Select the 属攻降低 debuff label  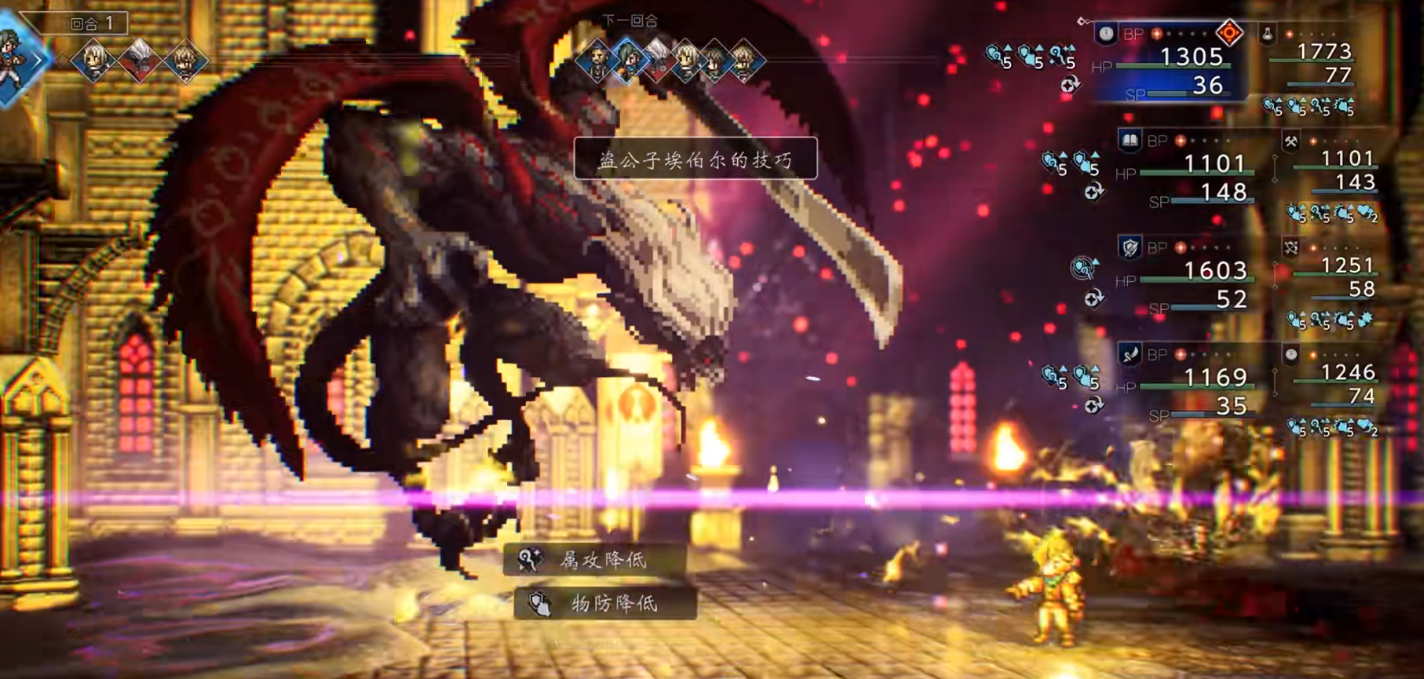tap(595, 560)
